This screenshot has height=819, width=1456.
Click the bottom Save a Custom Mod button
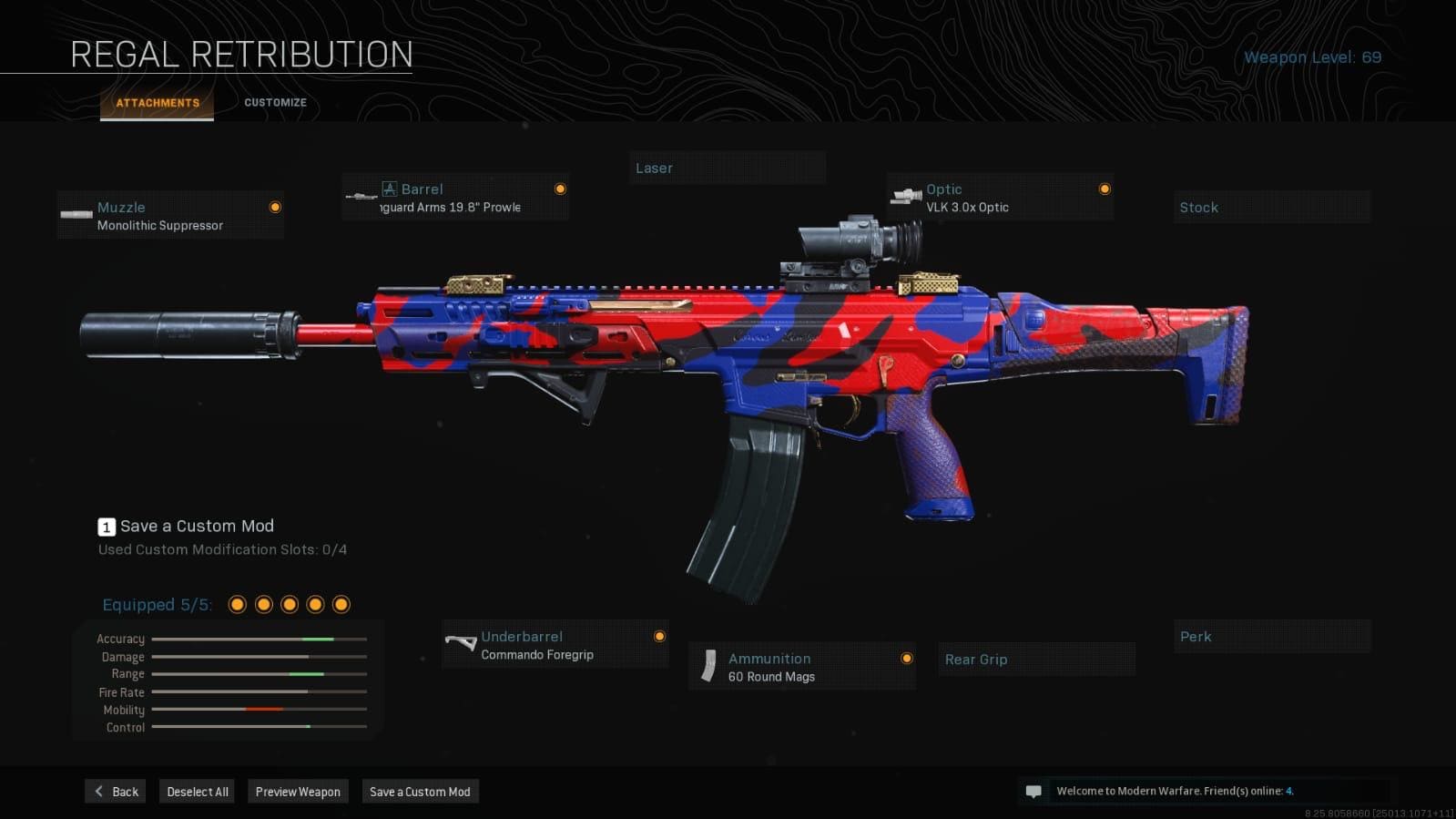[420, 792]
